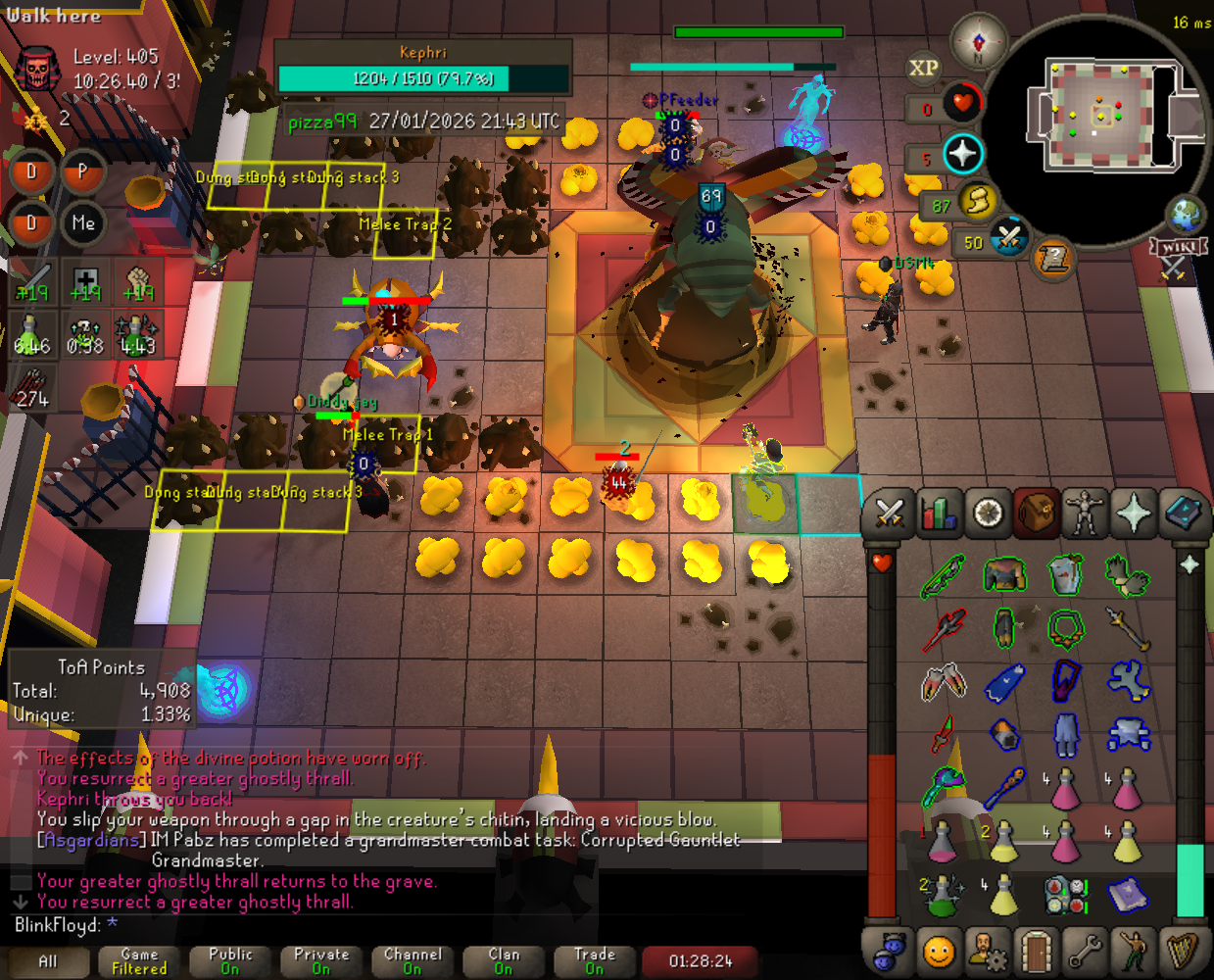Image resolution: width=1214 pixels, height=980 pixels.
Task: Open the Settings wrench tab
Action: click(1085, 950)
